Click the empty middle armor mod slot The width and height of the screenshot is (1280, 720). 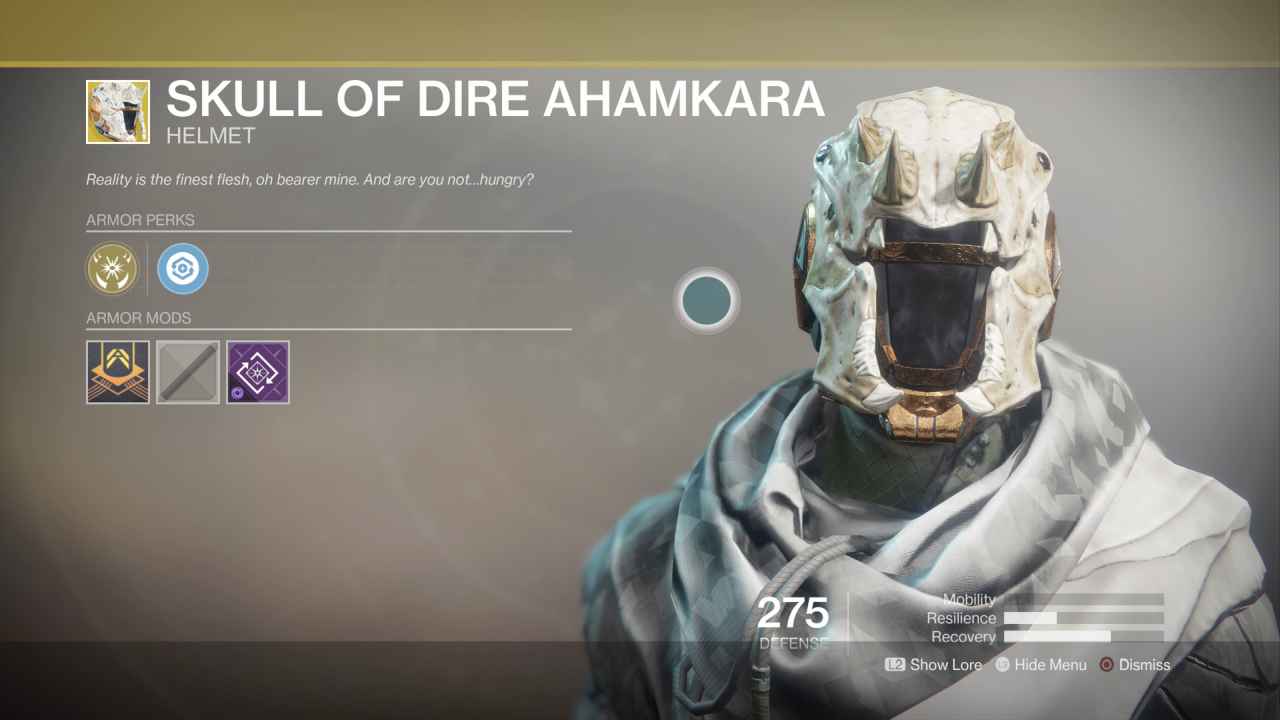pyautogui.click(x=187, y=371)
